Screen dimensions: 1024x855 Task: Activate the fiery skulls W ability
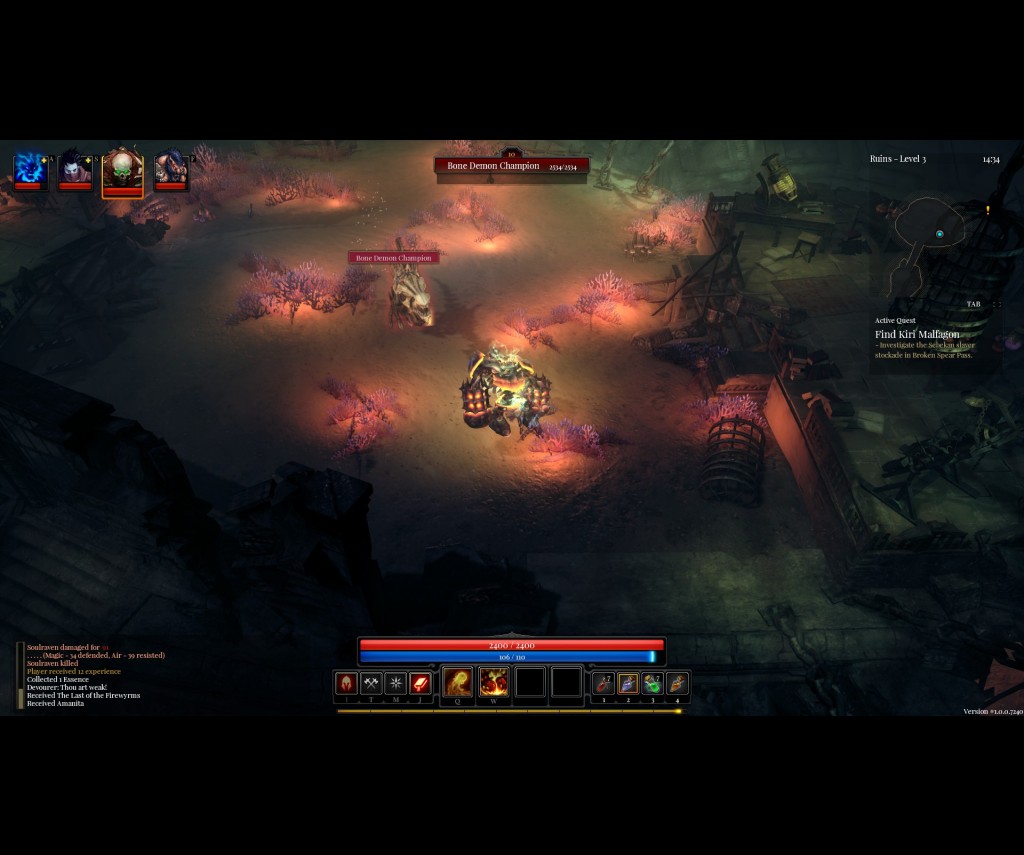(x=494, y=683)
